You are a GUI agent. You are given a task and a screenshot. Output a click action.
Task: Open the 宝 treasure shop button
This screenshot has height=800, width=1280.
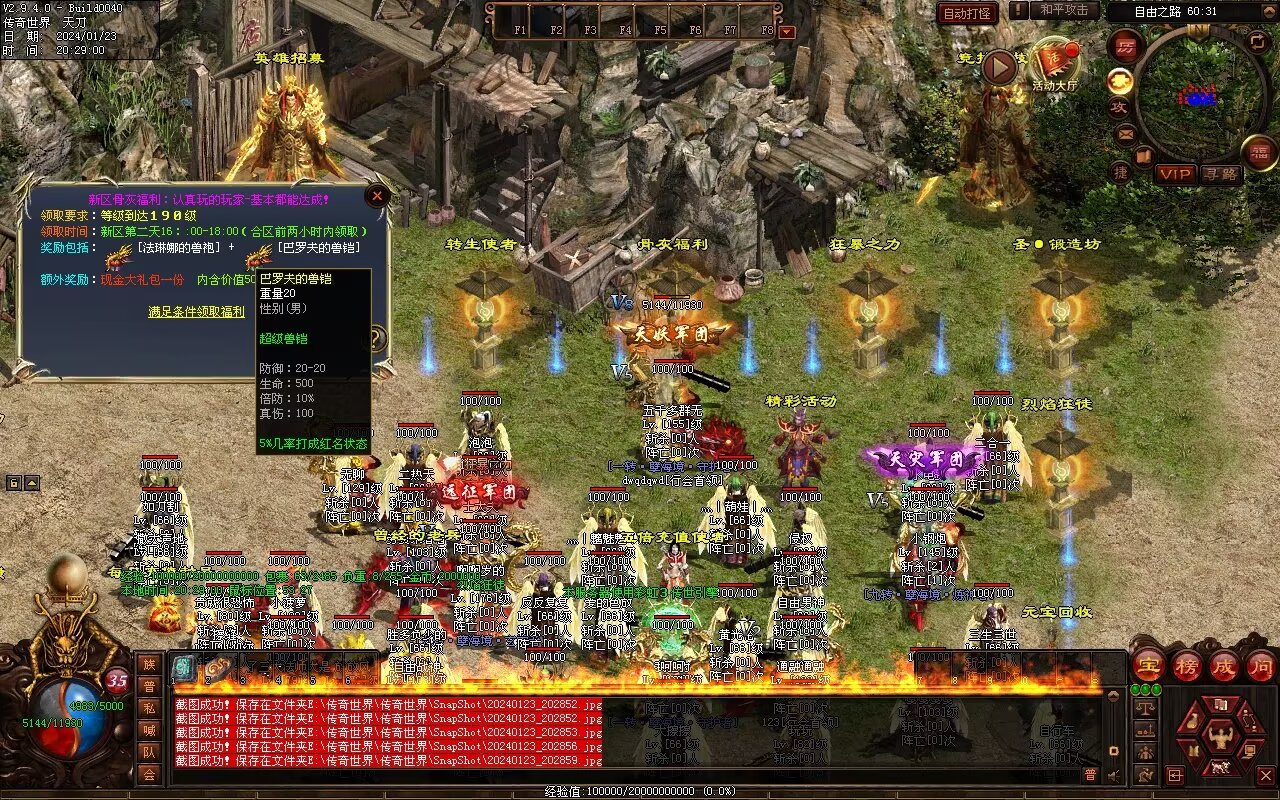pyautogui.click(x=1148, y=665)
